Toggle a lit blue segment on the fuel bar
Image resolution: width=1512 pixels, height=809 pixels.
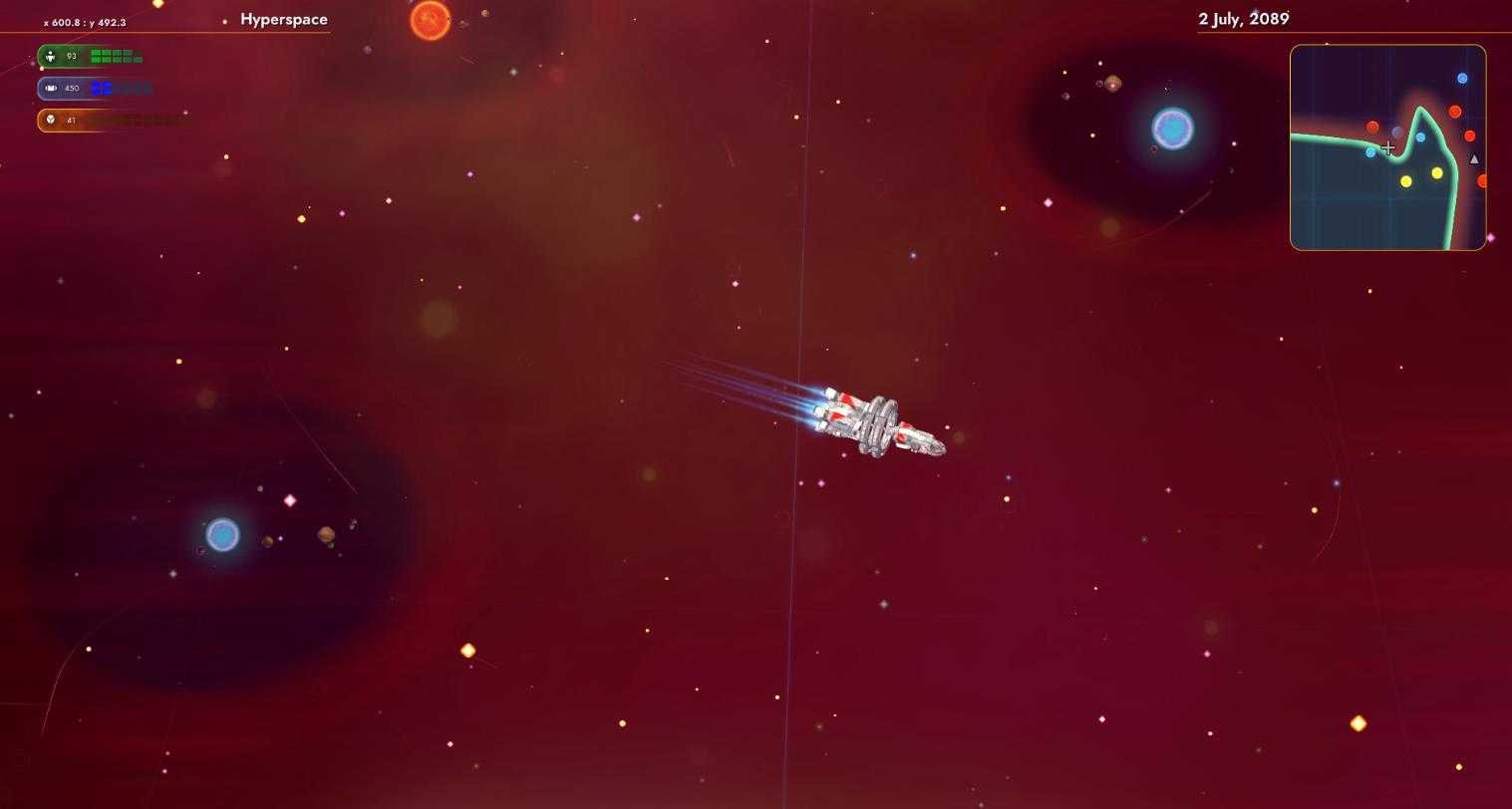pos(98,88)
